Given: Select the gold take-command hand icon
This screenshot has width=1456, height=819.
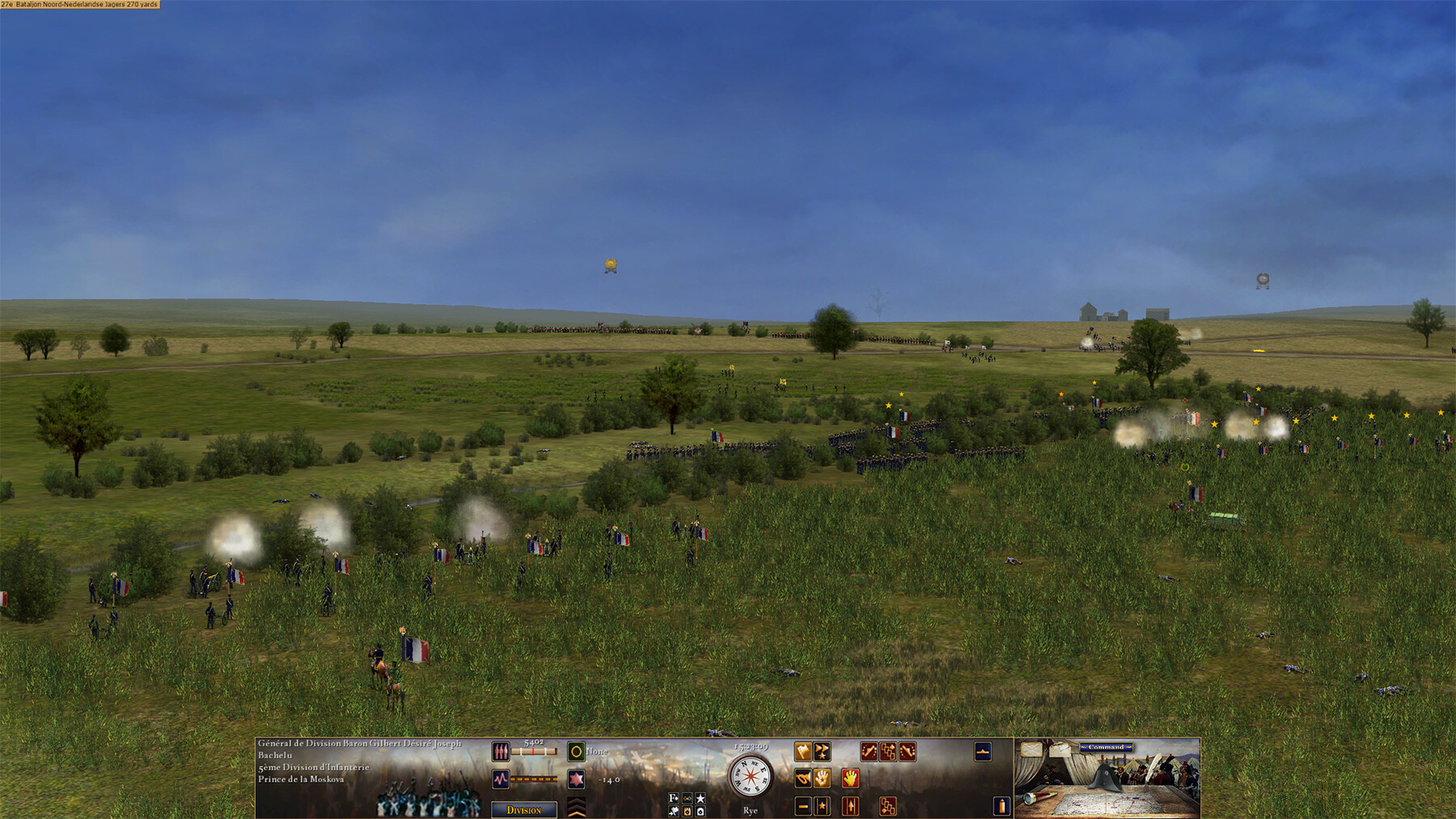Looking at the screenshot, I should click(x=822, y=779).
